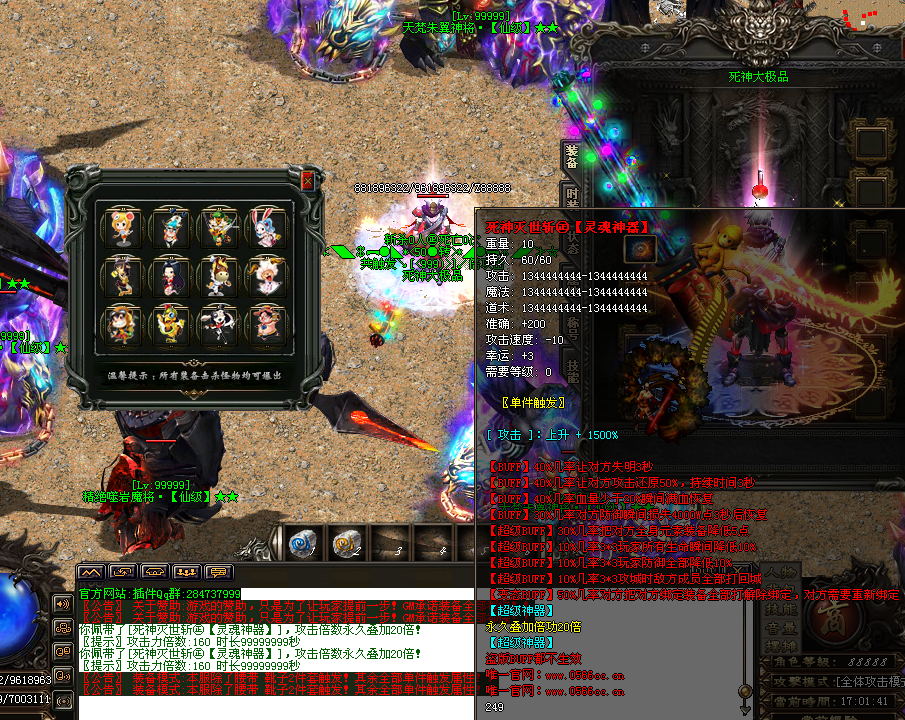Pick the tiger swordsman character icon
The height and width of the screenshot is (720, 905).
220,228
